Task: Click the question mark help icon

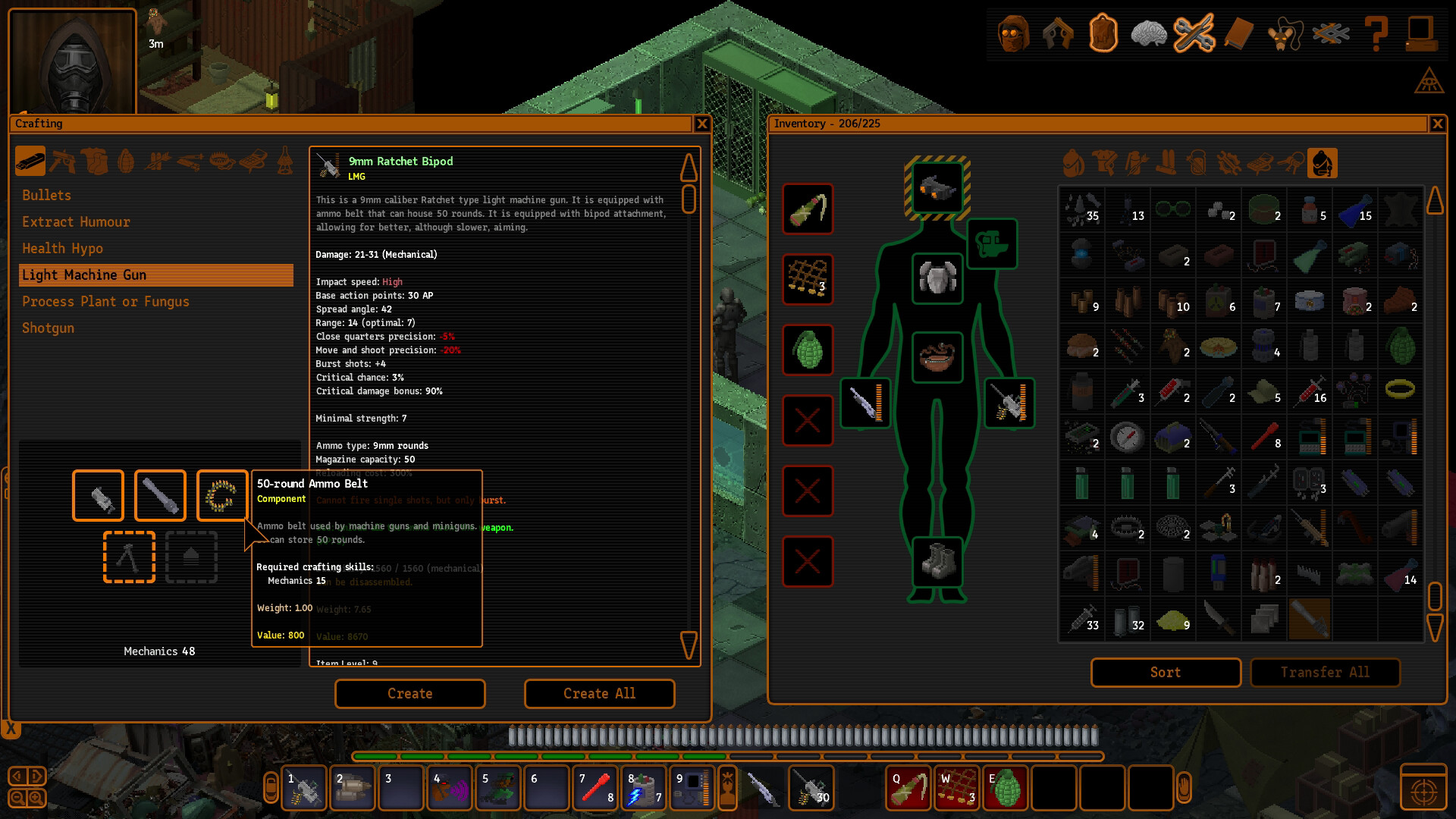Action: pyautogui.click(x=1378, y=33)
